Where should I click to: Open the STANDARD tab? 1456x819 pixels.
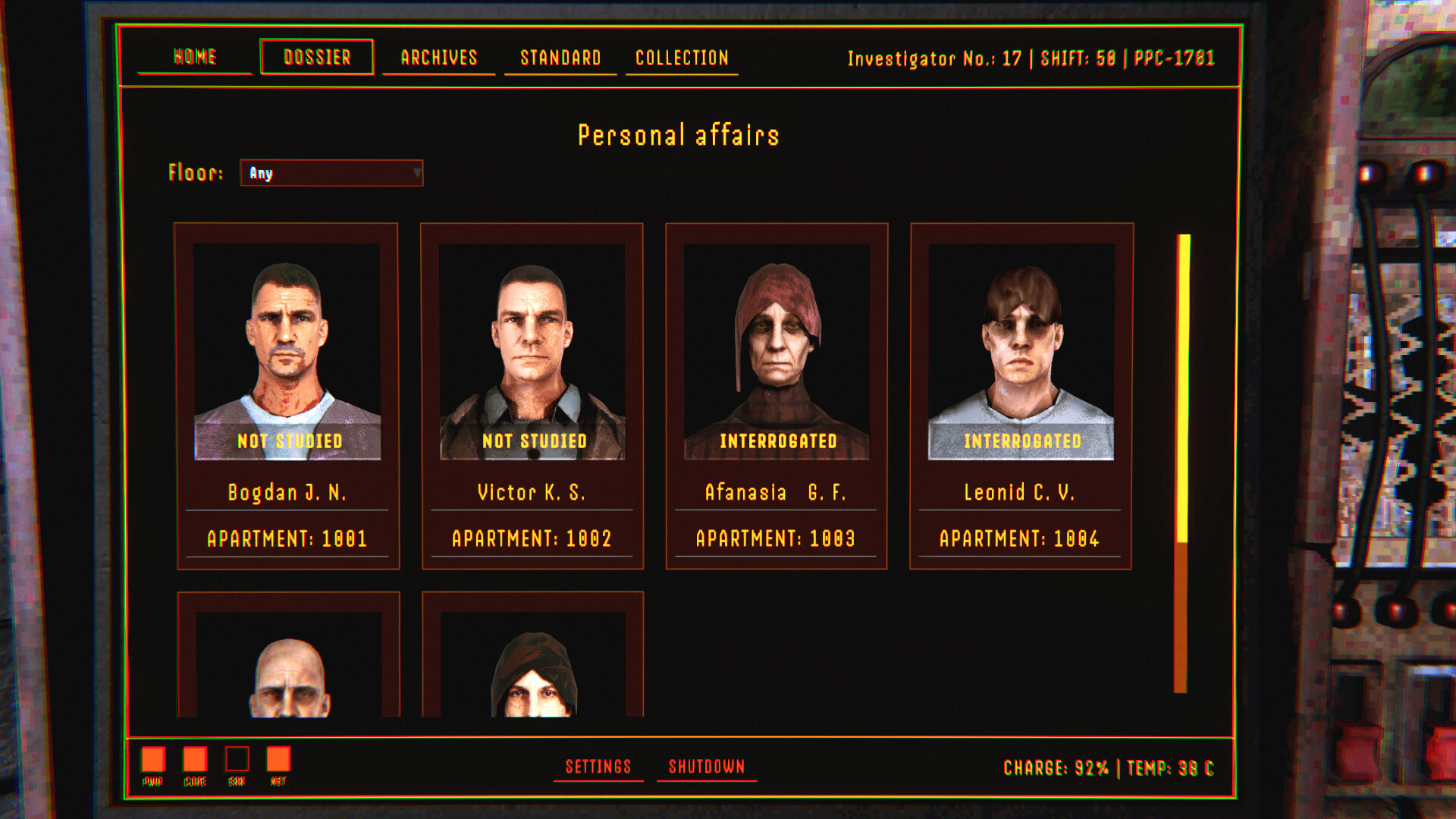click(x=560, y=57)
